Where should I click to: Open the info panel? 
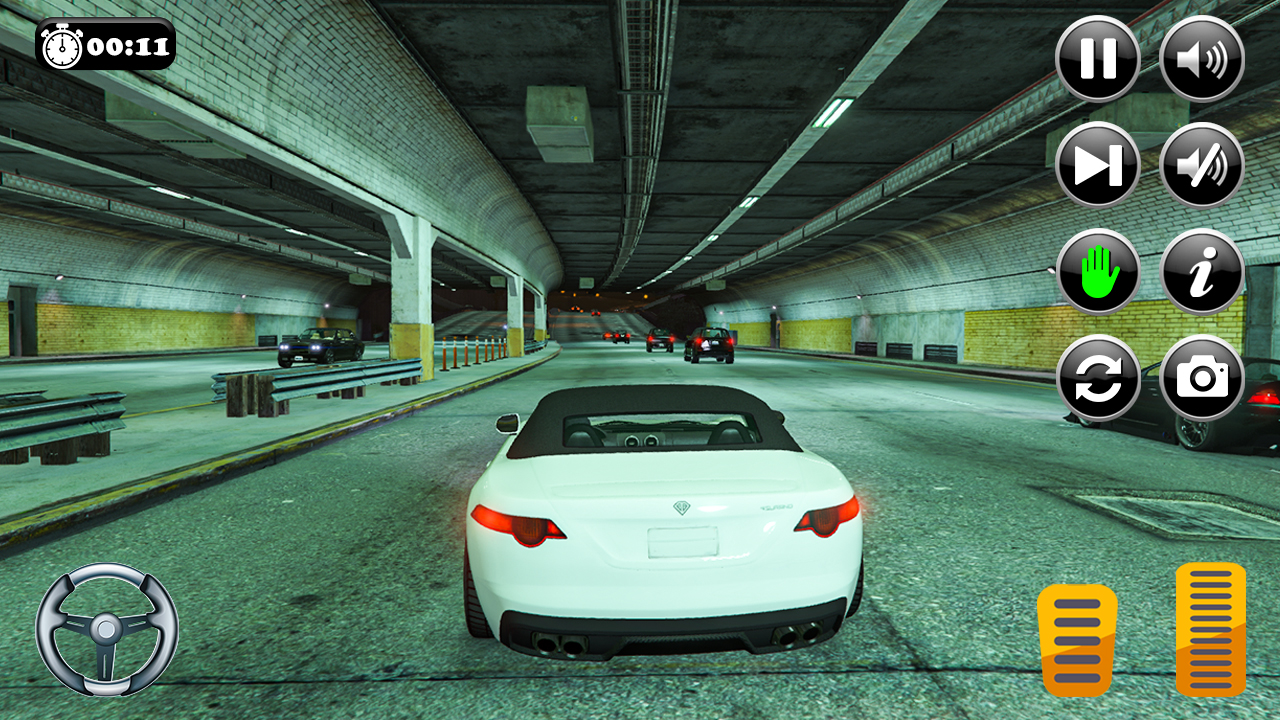[1203, 273]
